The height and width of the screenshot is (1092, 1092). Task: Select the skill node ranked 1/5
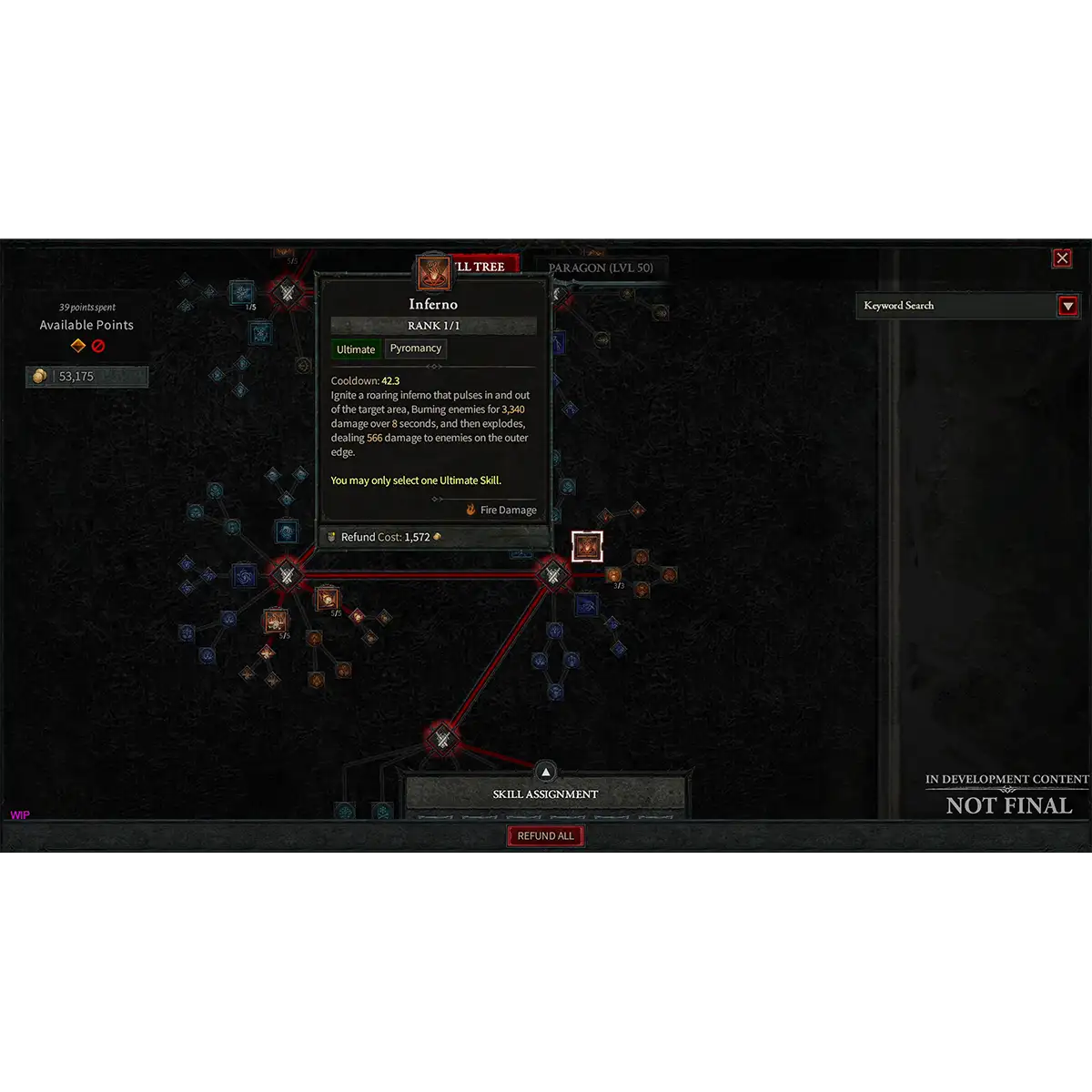tap(242, 293)
